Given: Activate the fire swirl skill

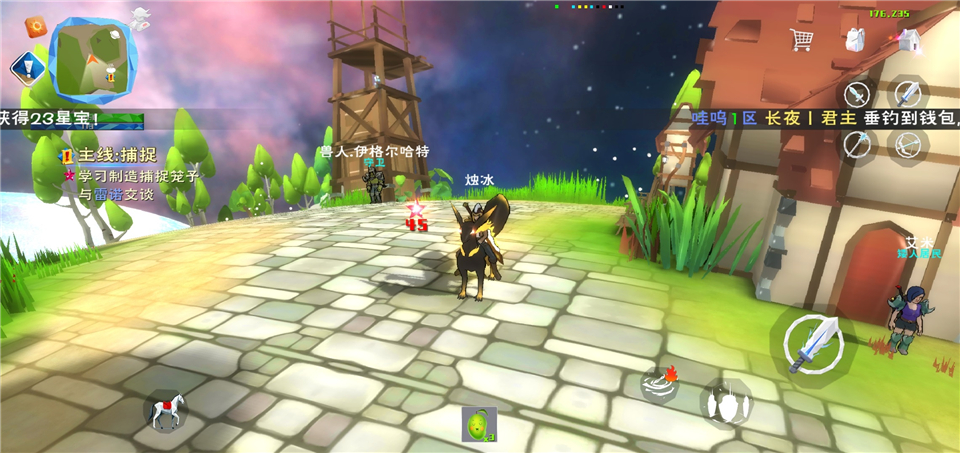Looking at the screenshot, I should [x=661, y=383].
